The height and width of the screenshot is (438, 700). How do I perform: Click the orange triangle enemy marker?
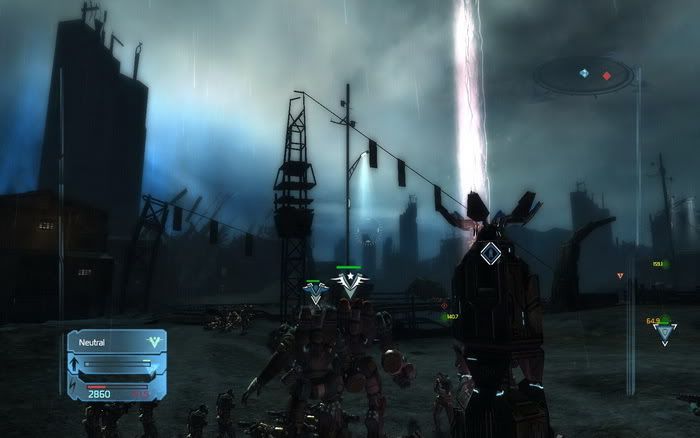(x=620, y=275)
